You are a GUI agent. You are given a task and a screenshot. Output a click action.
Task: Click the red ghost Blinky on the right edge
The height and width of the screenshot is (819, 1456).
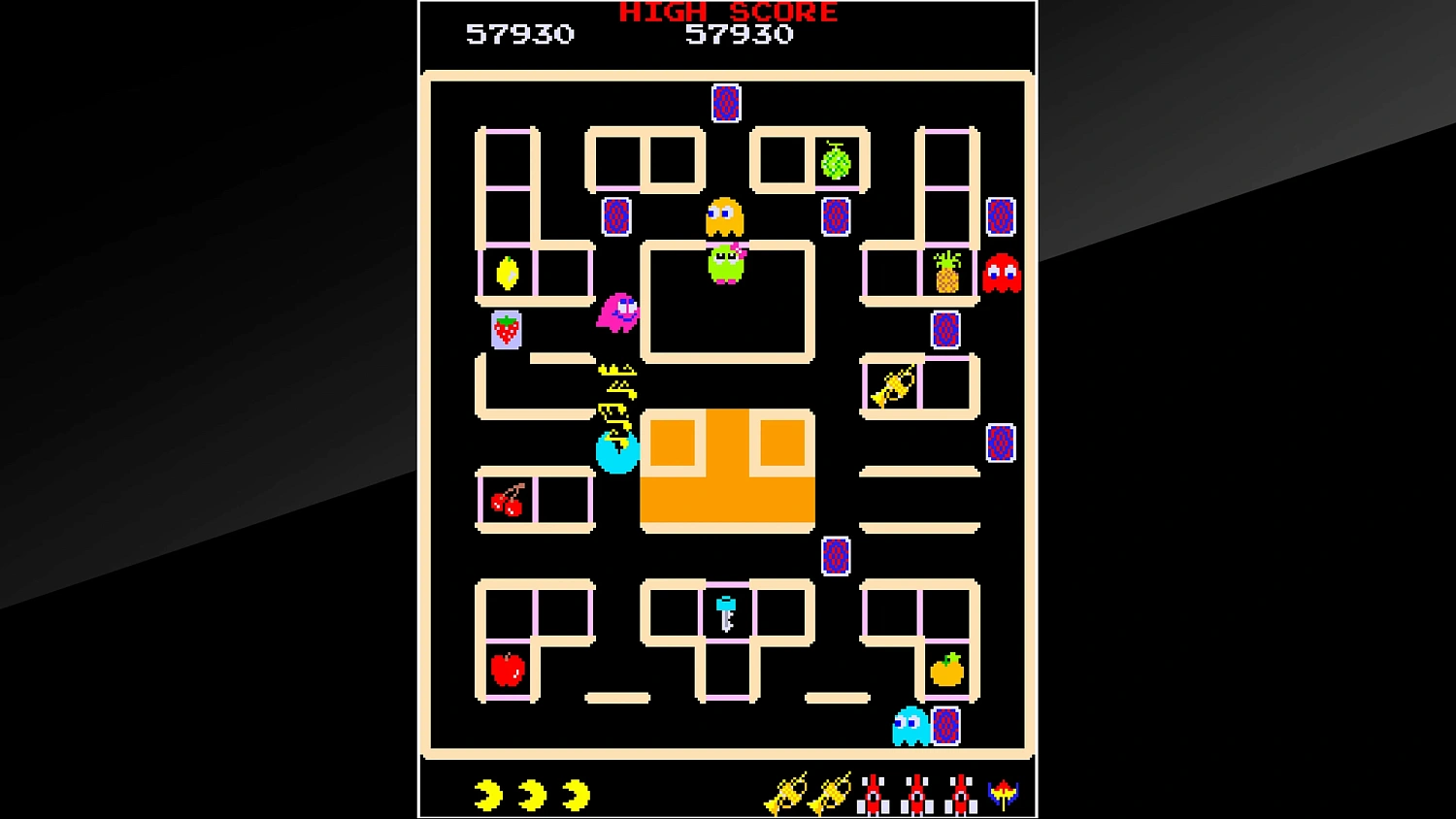click(x=1002, y=275)
